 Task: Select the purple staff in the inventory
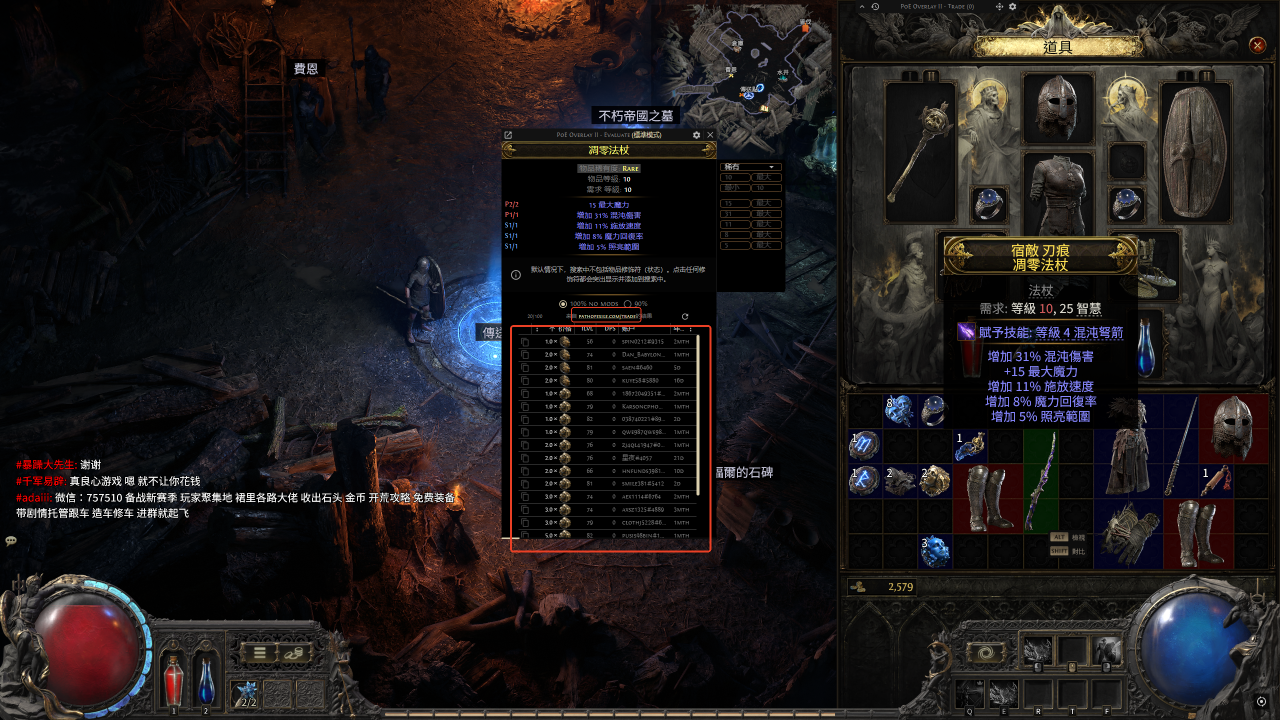click(x=1041, y=482)
